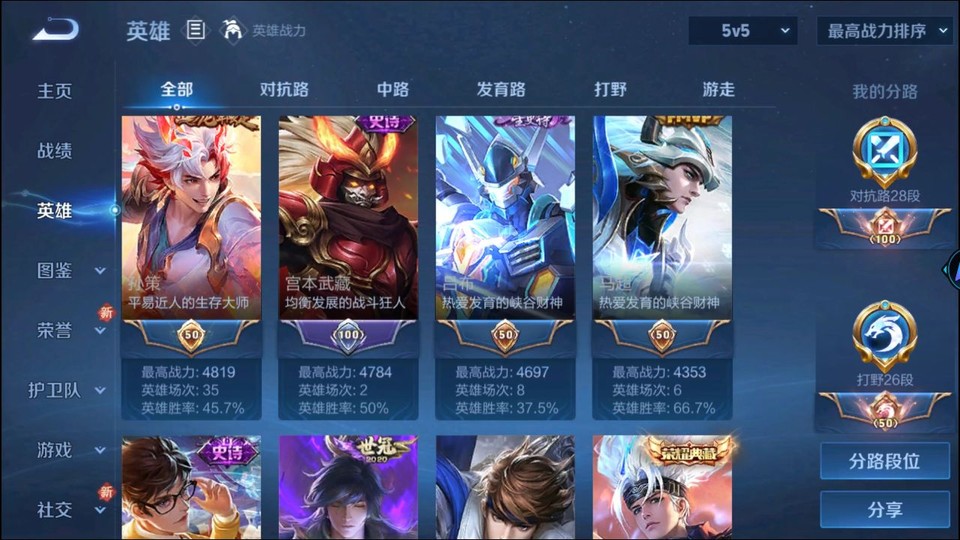The width and height of the screenshot is (960, 540).
Task: Switch to the 打野 jungle tab
Action: 610,89
